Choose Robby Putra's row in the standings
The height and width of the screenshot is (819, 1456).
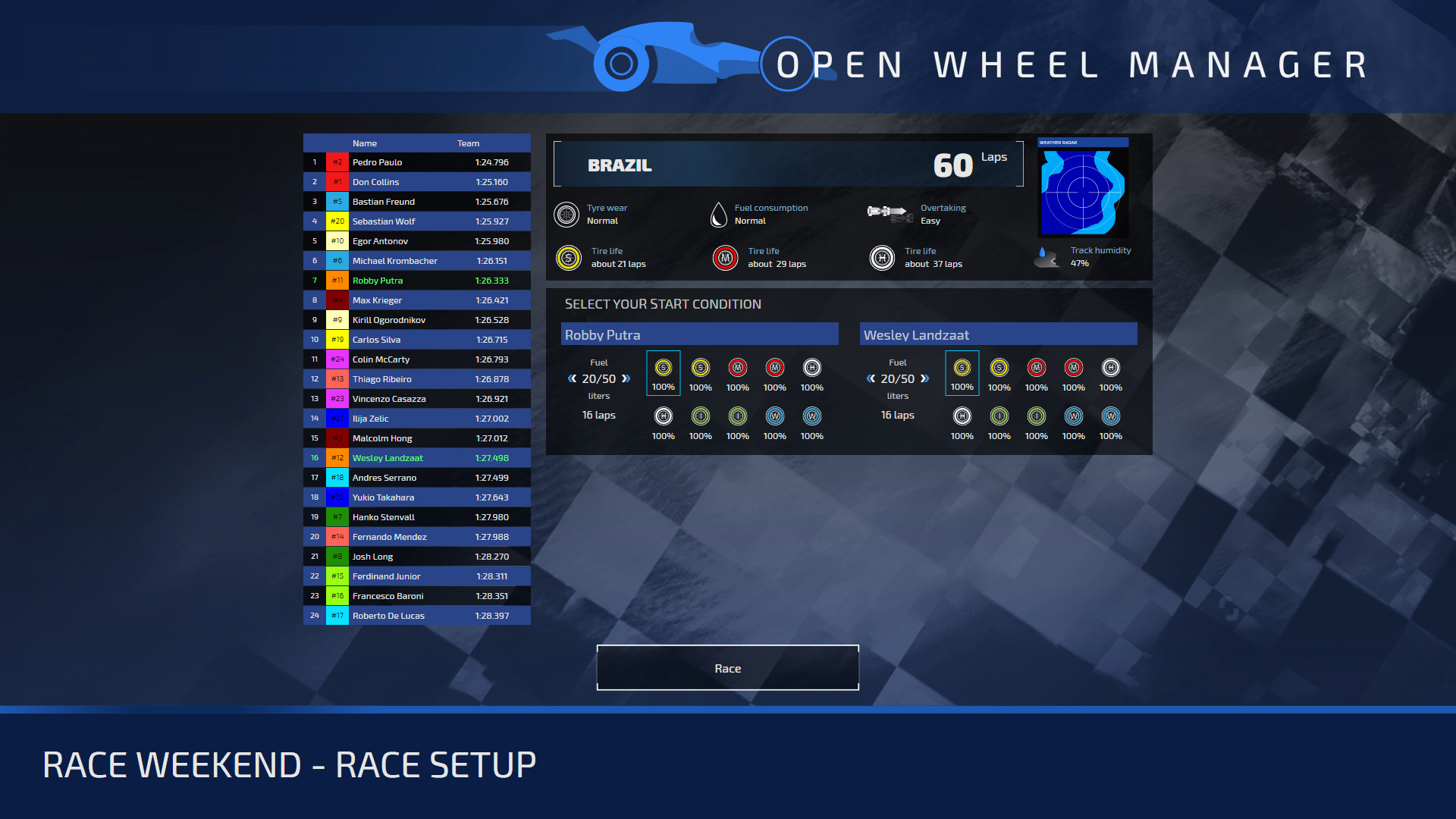click(x=417, y=281)
